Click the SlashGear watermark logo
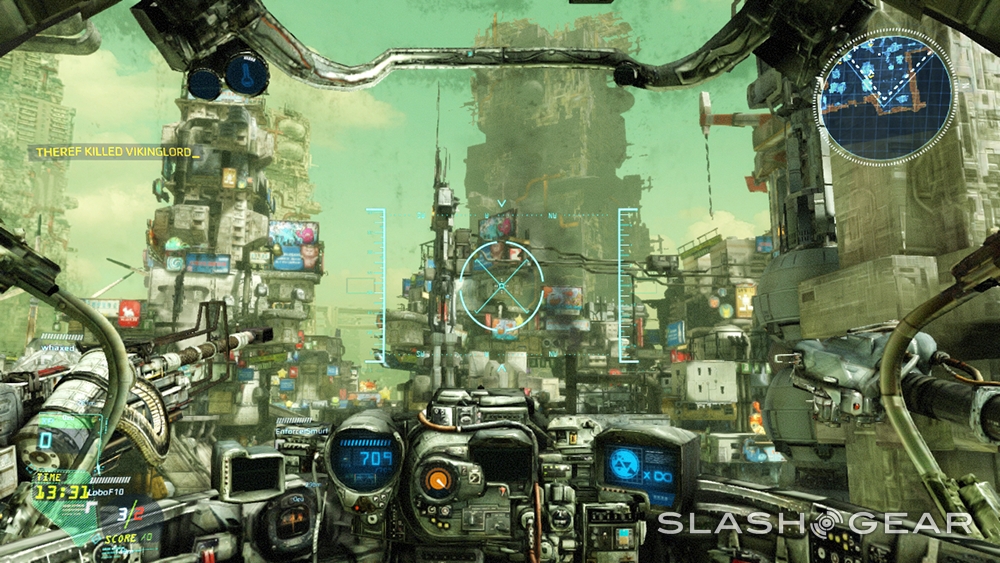Viewport: 1000px width, 563px height. pos(814,523)
